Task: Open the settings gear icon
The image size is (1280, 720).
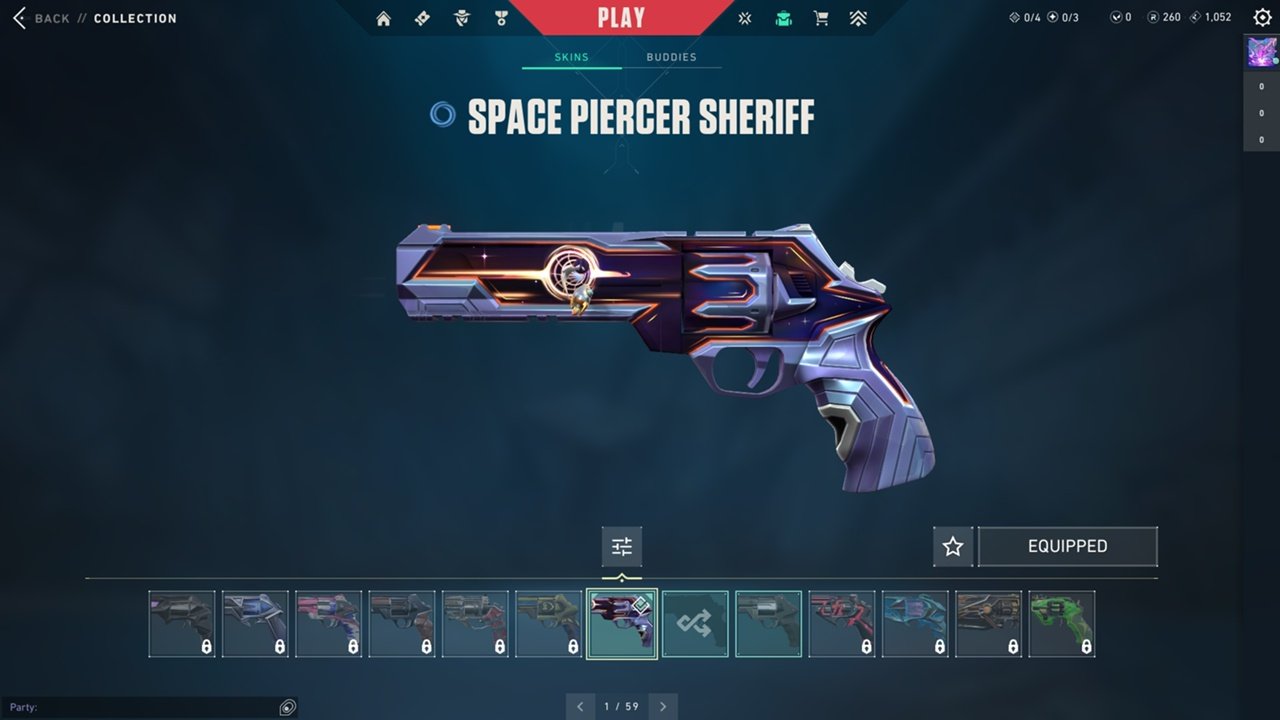Action: click(1262, 17)
